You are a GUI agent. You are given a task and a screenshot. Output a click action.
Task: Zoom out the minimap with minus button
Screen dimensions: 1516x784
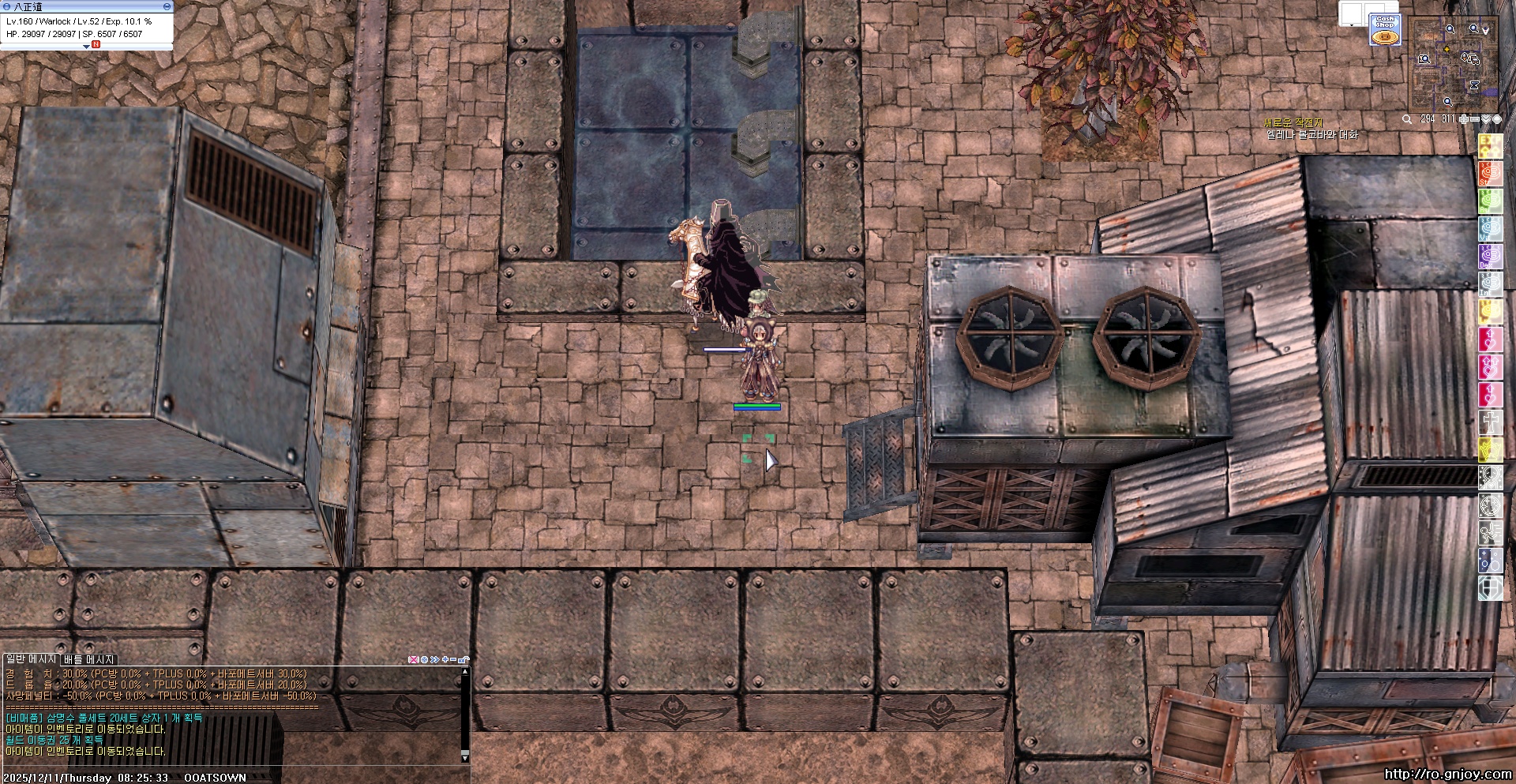tap(1474, 119)
